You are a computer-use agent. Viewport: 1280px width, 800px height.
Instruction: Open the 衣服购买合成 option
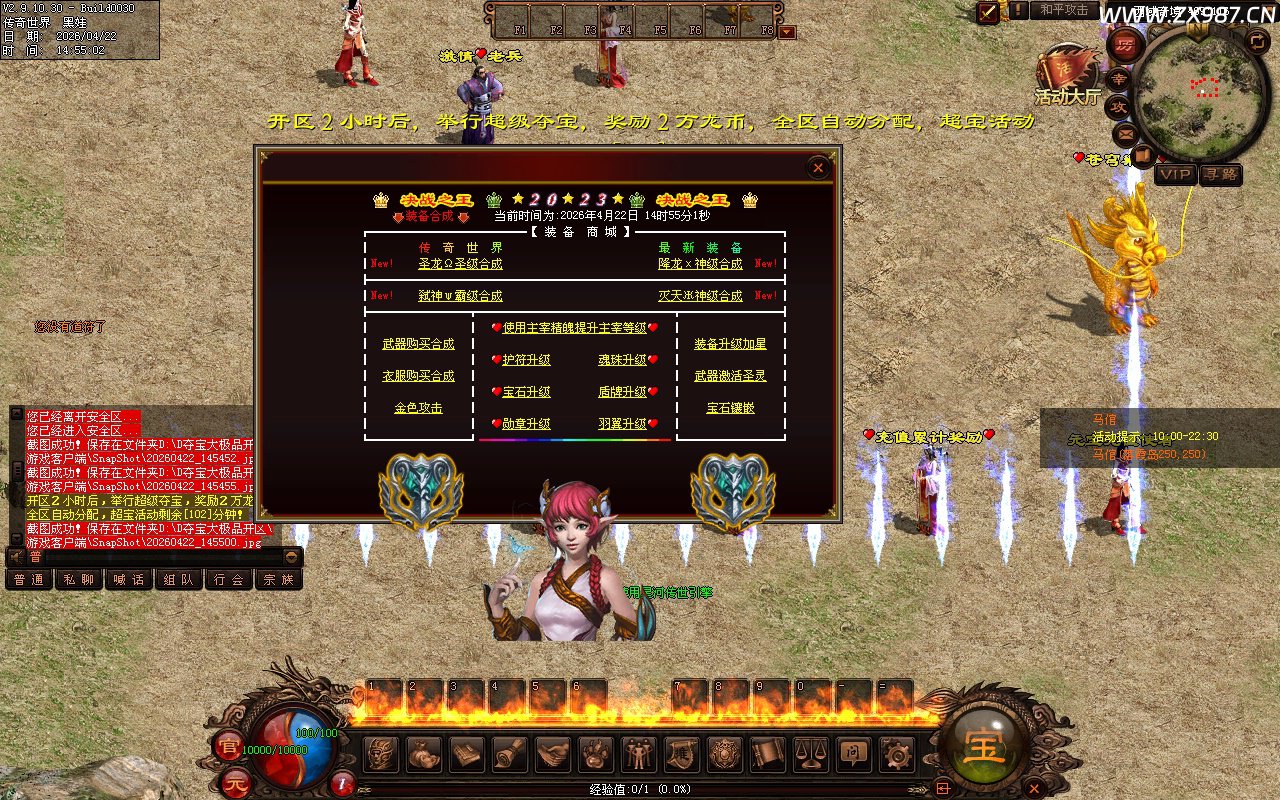(x=418, y=376)
